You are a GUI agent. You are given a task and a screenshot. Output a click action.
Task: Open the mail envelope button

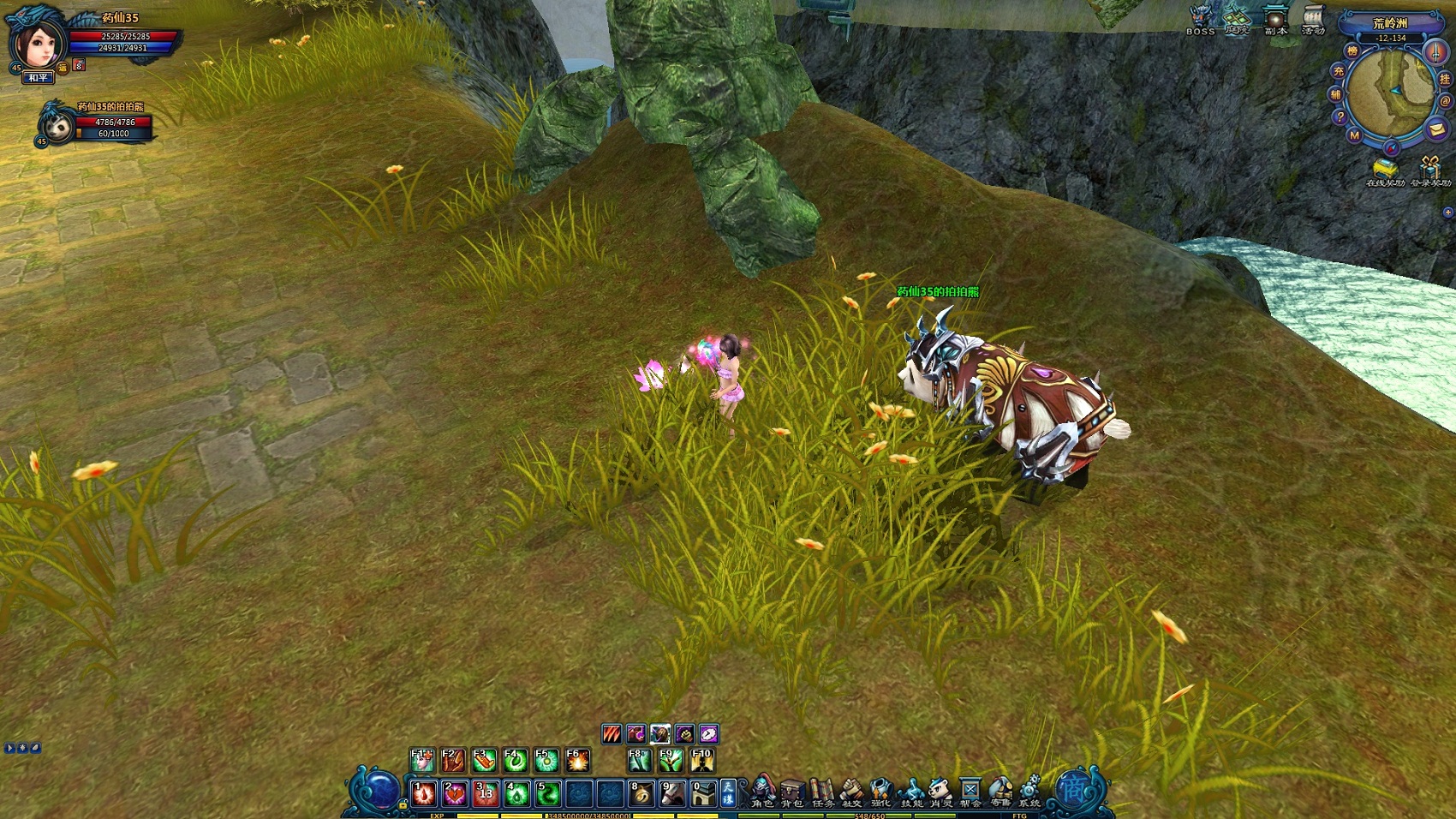click(1436, 129)
